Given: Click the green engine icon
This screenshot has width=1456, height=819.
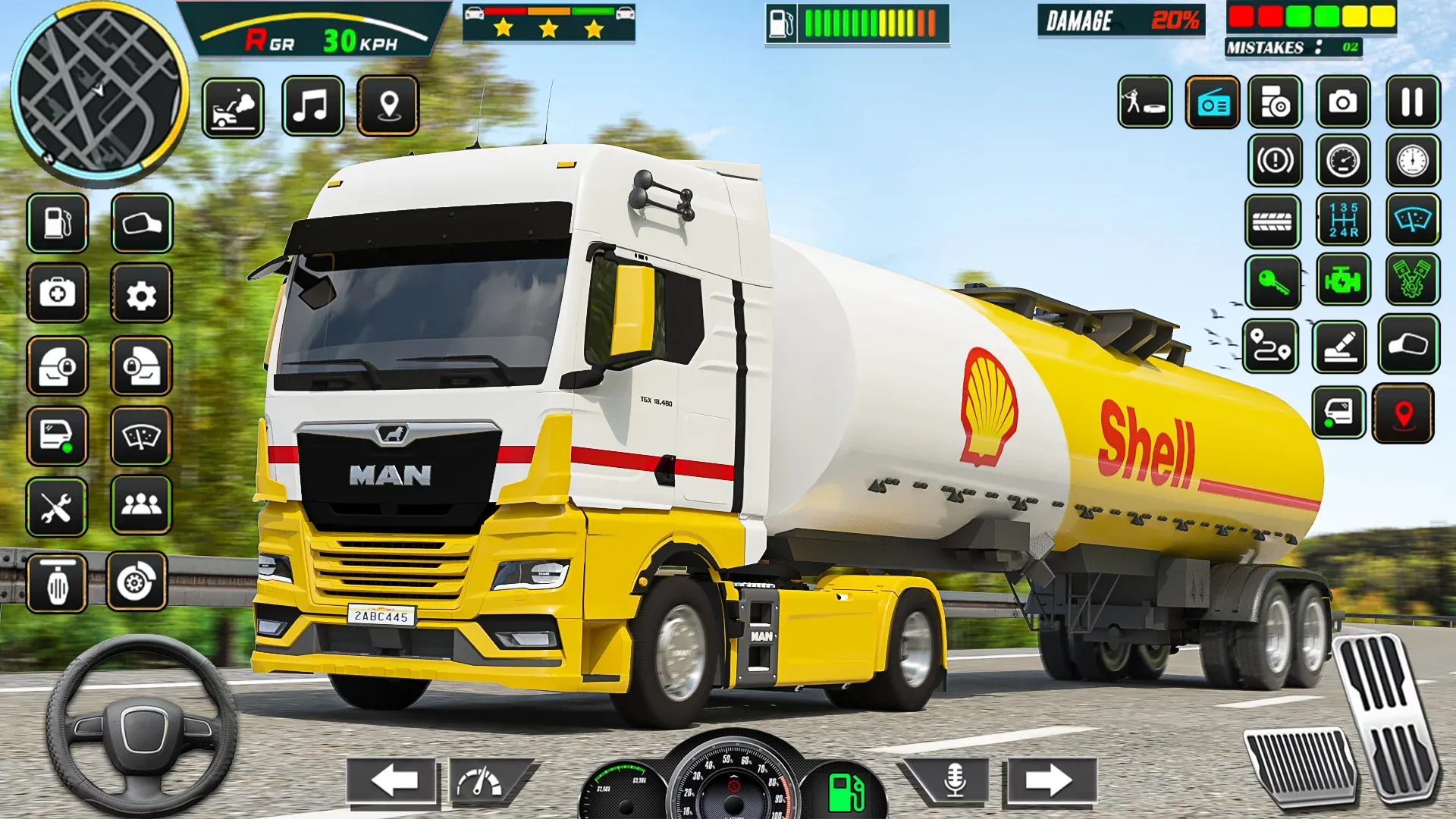Looking at the screenshot, I should [x=1342, y=281].
